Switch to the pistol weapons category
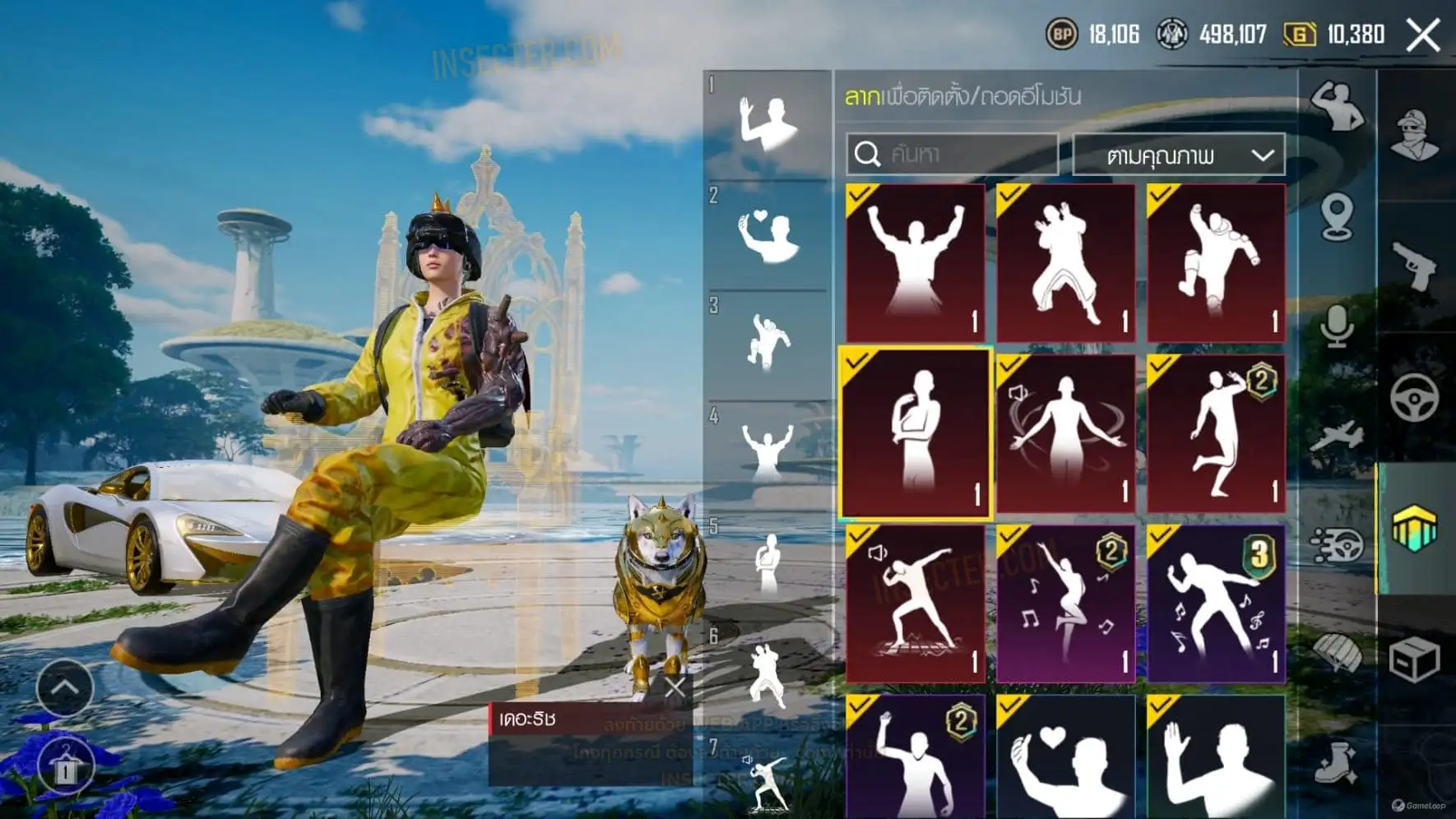The image size is (1456, 819). pos(1415,266)
